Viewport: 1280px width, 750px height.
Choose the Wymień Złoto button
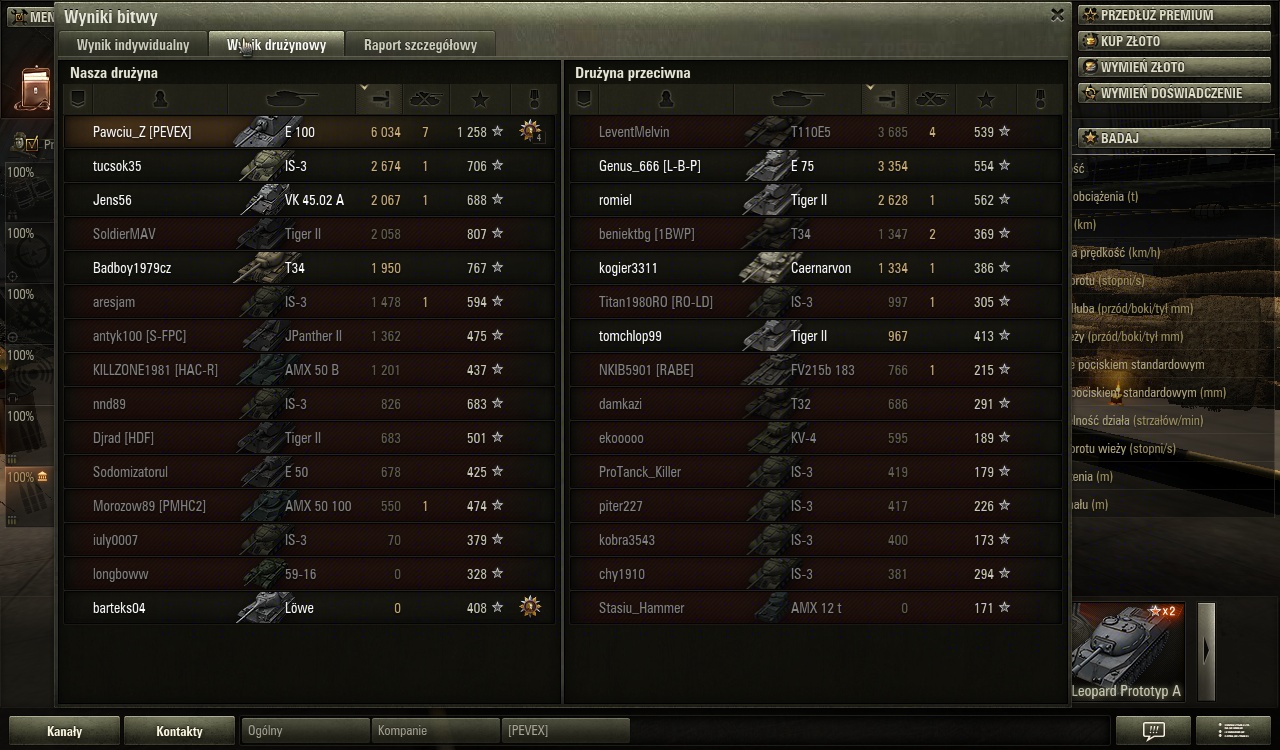point(1173,67)
